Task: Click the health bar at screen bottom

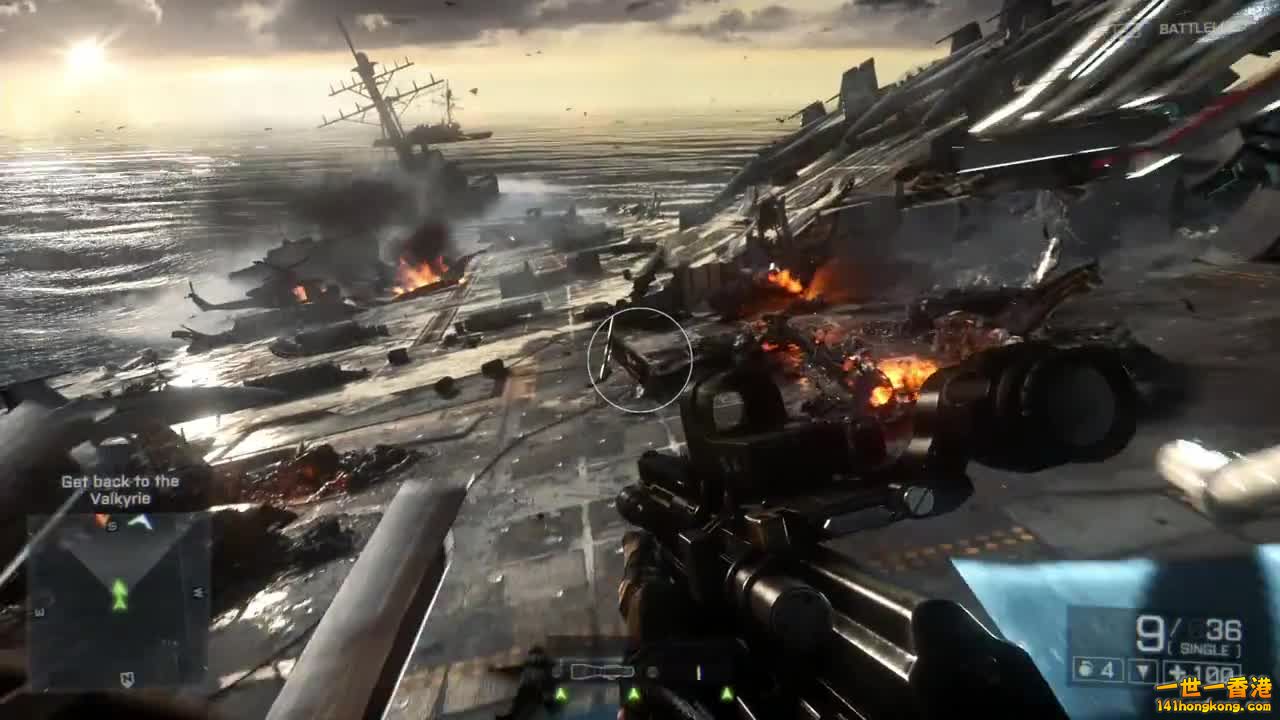Action: 640,710
